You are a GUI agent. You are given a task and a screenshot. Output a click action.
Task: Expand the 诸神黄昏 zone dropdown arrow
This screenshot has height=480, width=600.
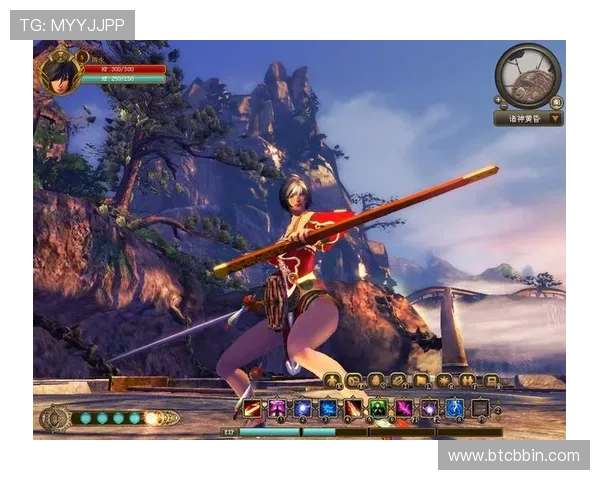coord(555,118)
